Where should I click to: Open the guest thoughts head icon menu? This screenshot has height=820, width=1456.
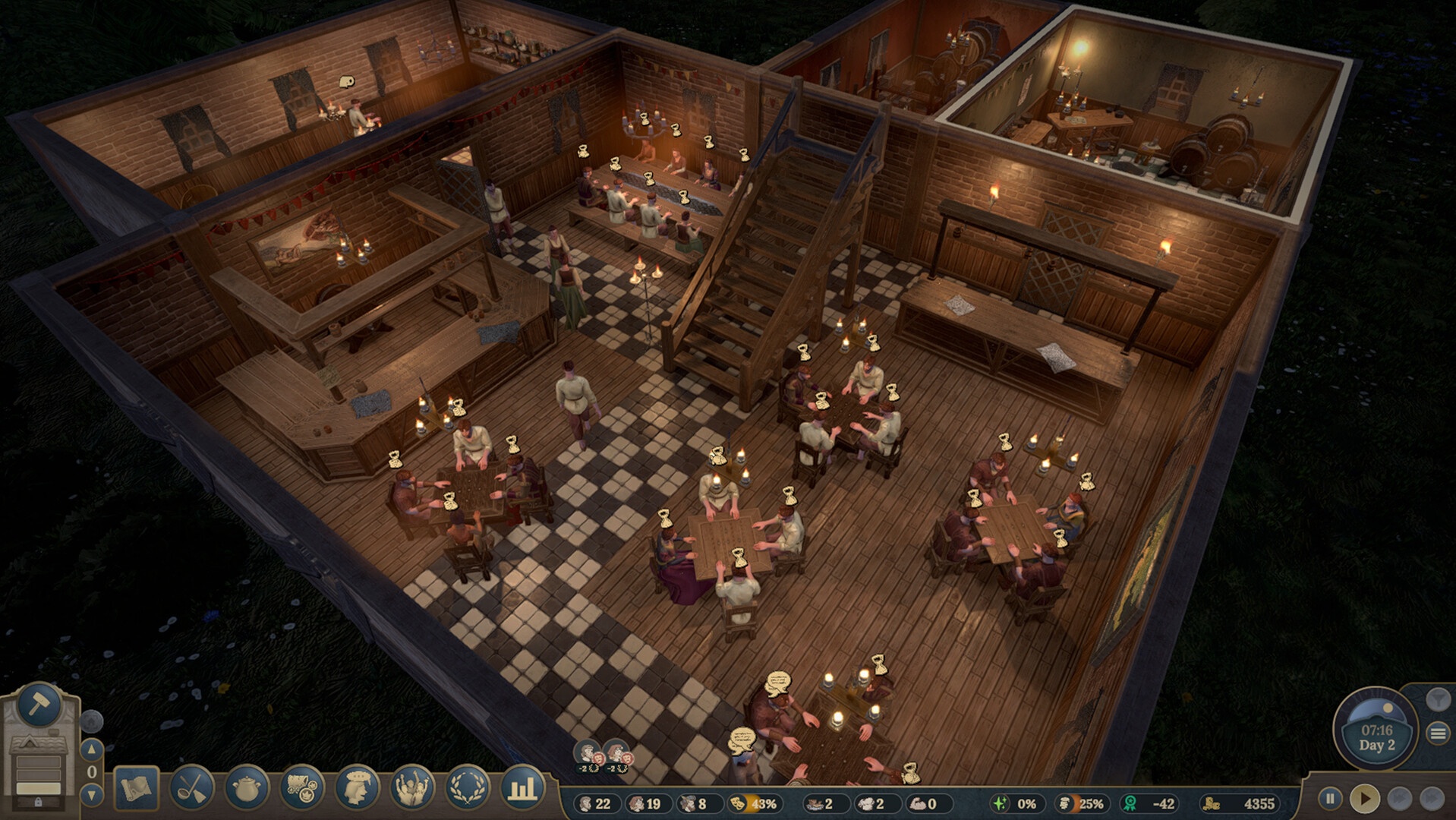tap(357, 788)
